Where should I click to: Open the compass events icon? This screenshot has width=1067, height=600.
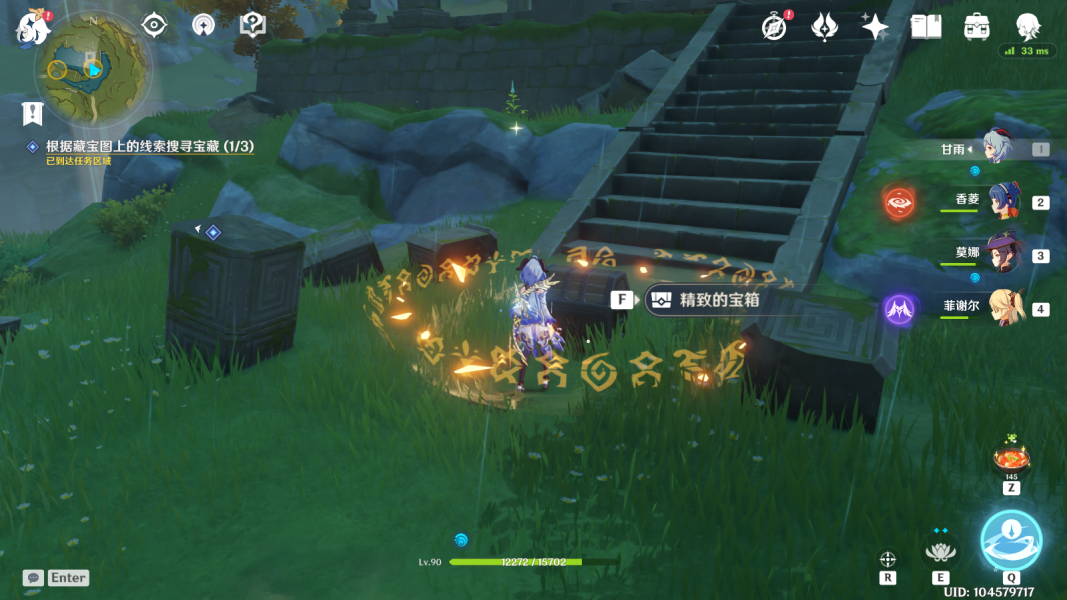click(x=773, y=27)
